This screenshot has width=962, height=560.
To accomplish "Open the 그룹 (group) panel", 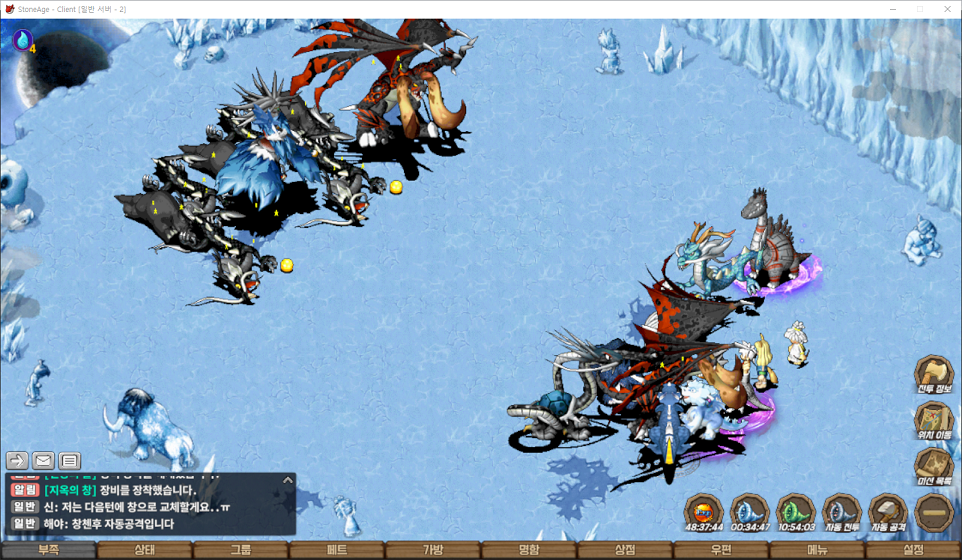I will point(240,550).
